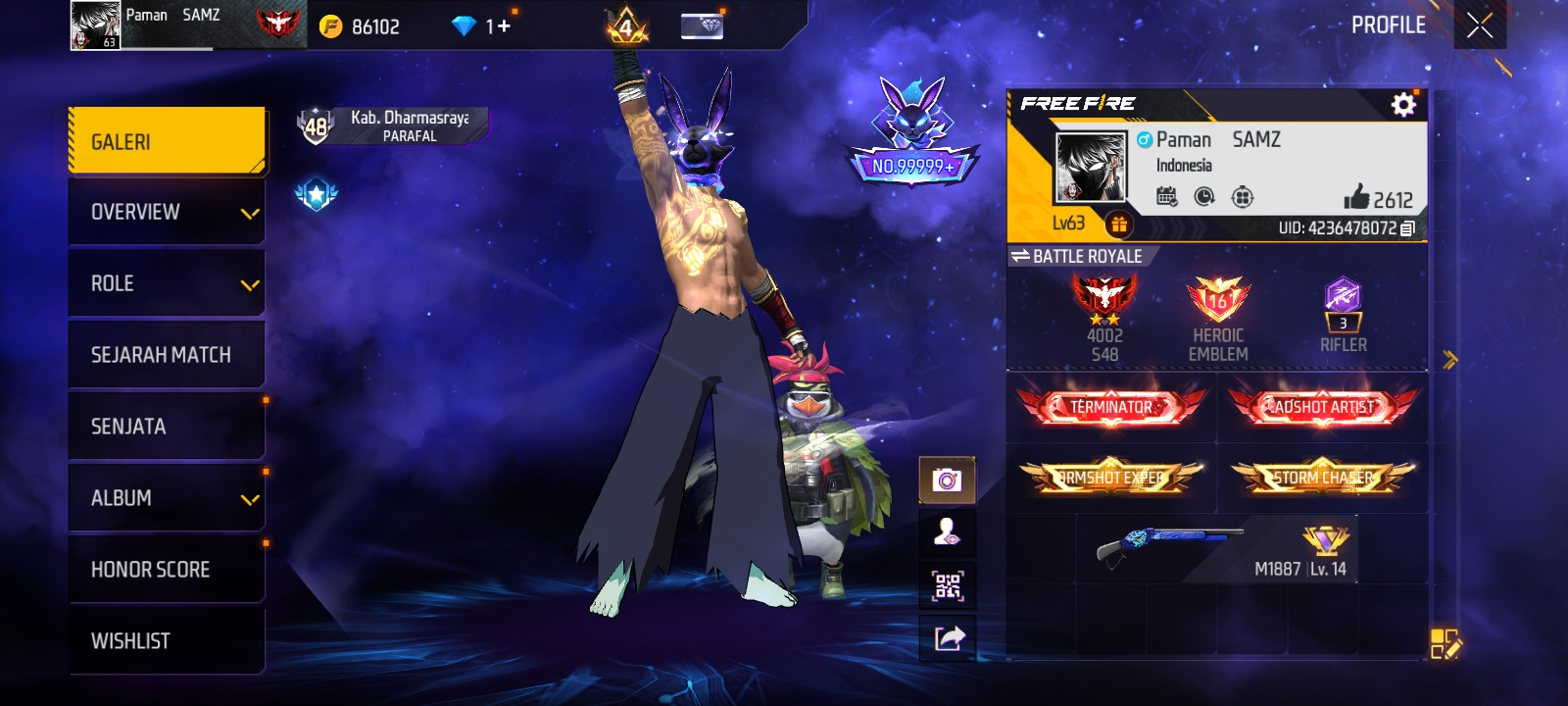This screenshot has width=1568, height=706.
Task: Show the profile QR code
Action: [x=947, y=586]
